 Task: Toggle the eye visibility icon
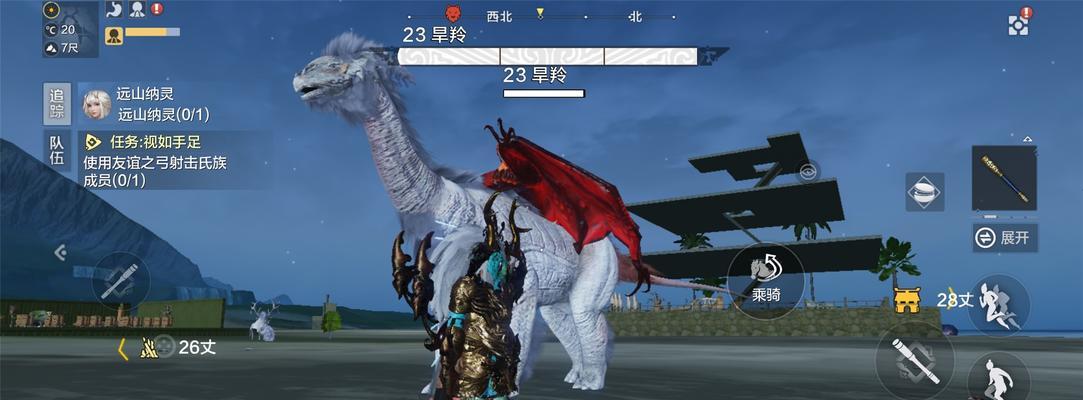point(808,171)
